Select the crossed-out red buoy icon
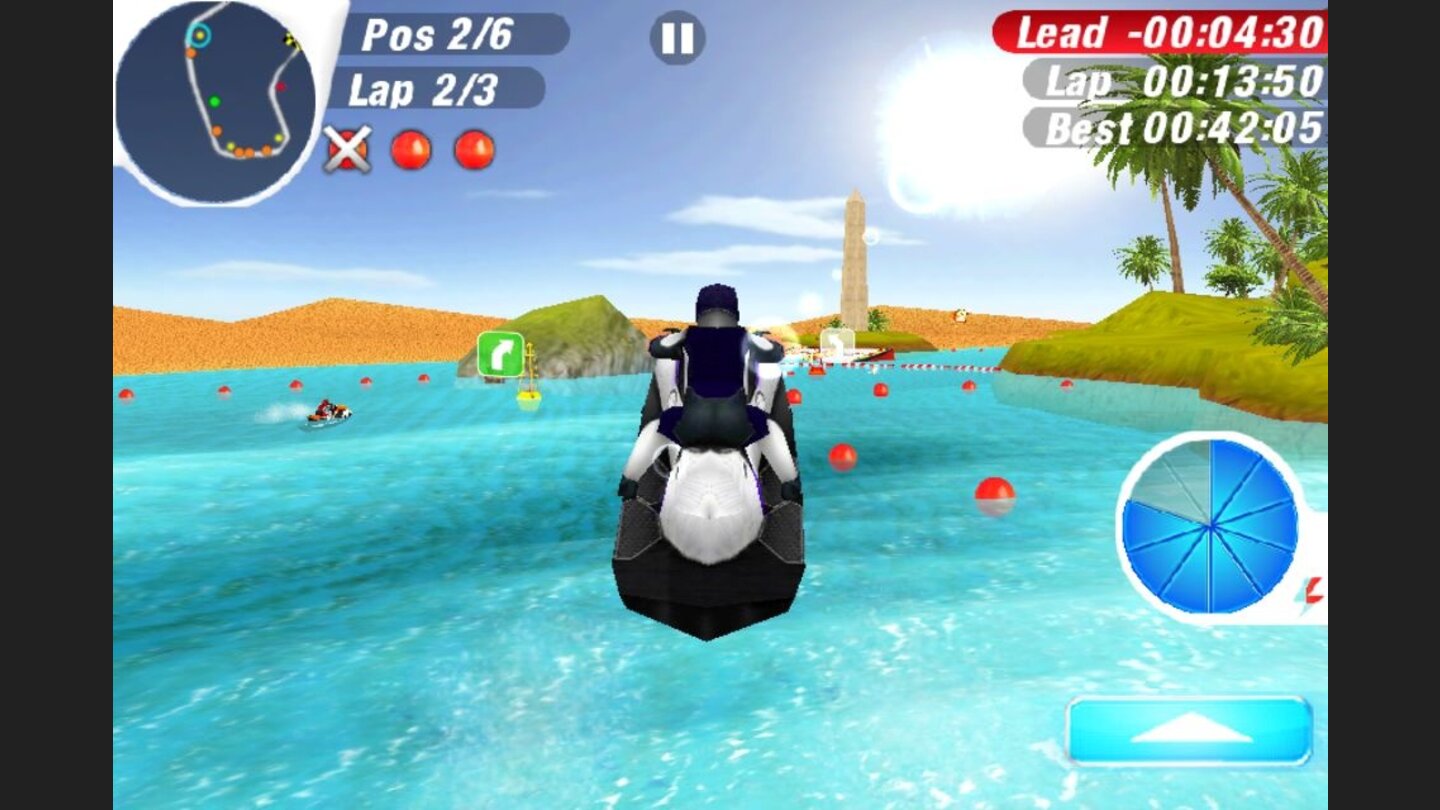 point(345,152)
